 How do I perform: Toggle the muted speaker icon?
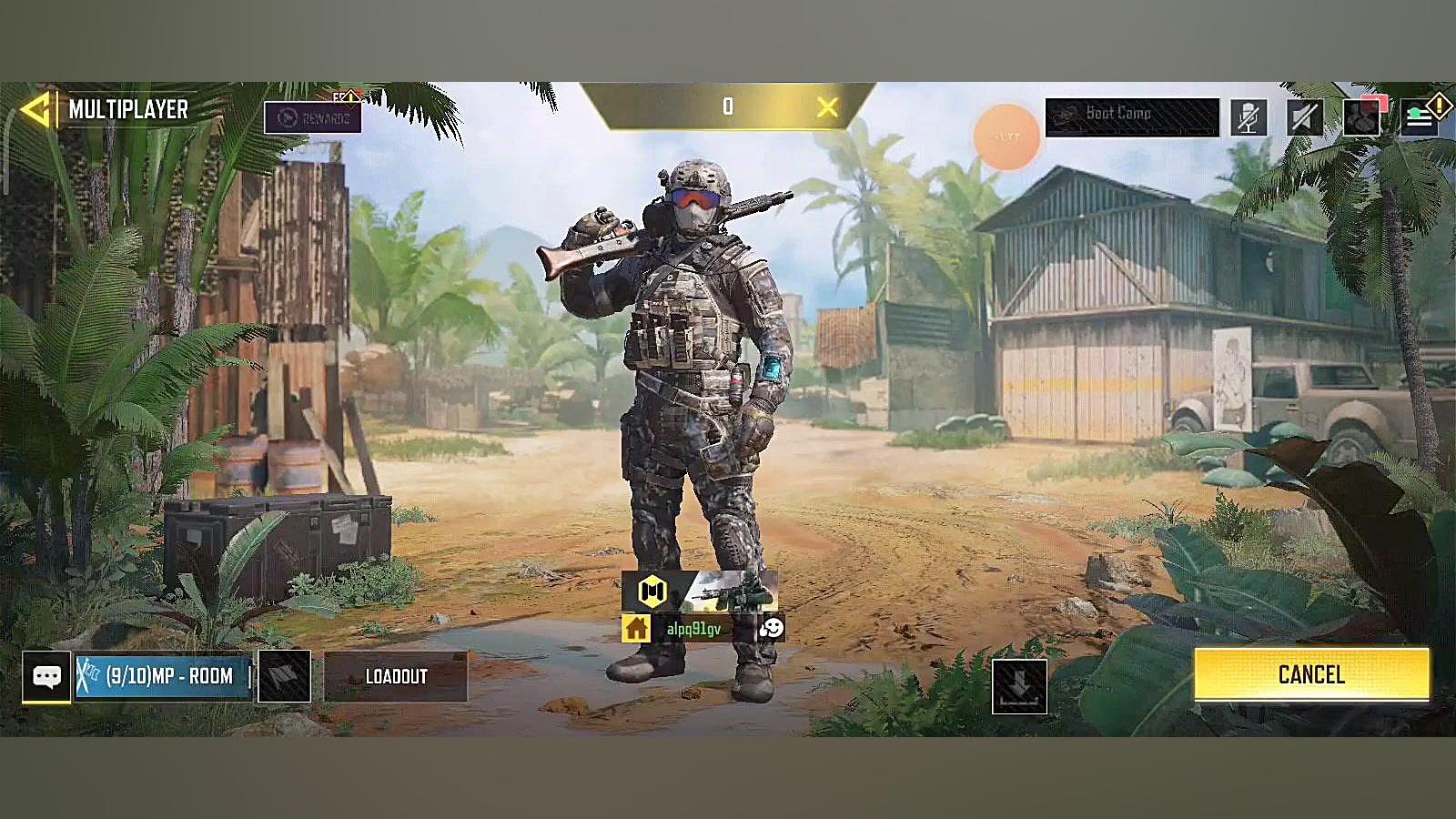[x=1304, y=117]
